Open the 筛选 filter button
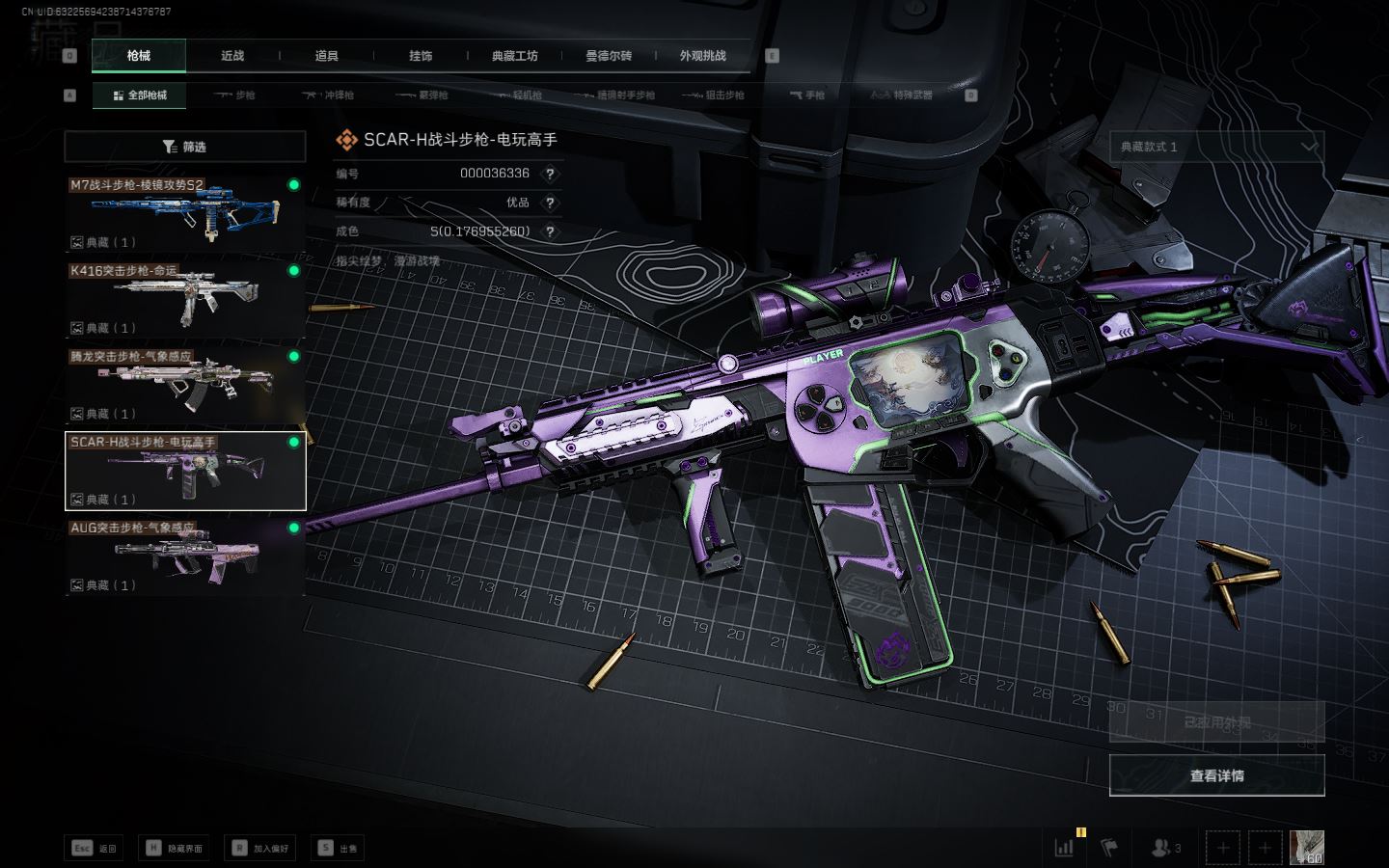Viewport: 1389px width, 868px height. click(x=184, y=147)
